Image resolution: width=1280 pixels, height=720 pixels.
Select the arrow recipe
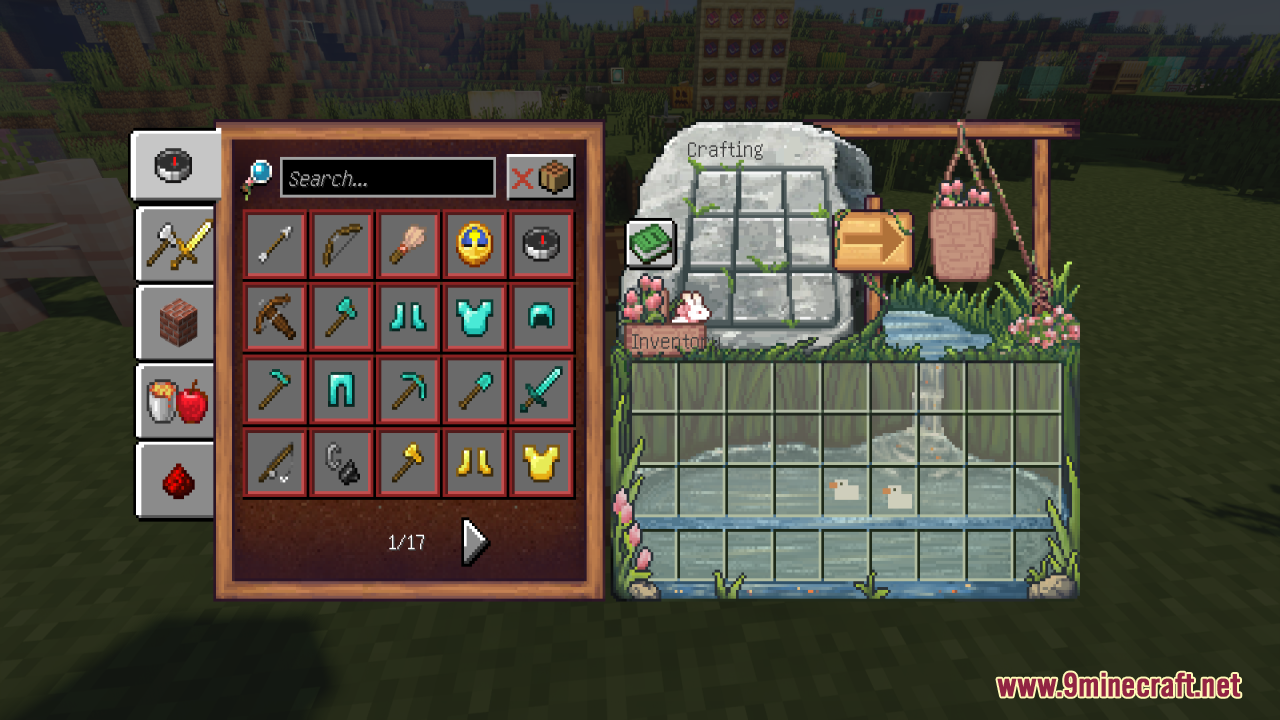point(274,244)
